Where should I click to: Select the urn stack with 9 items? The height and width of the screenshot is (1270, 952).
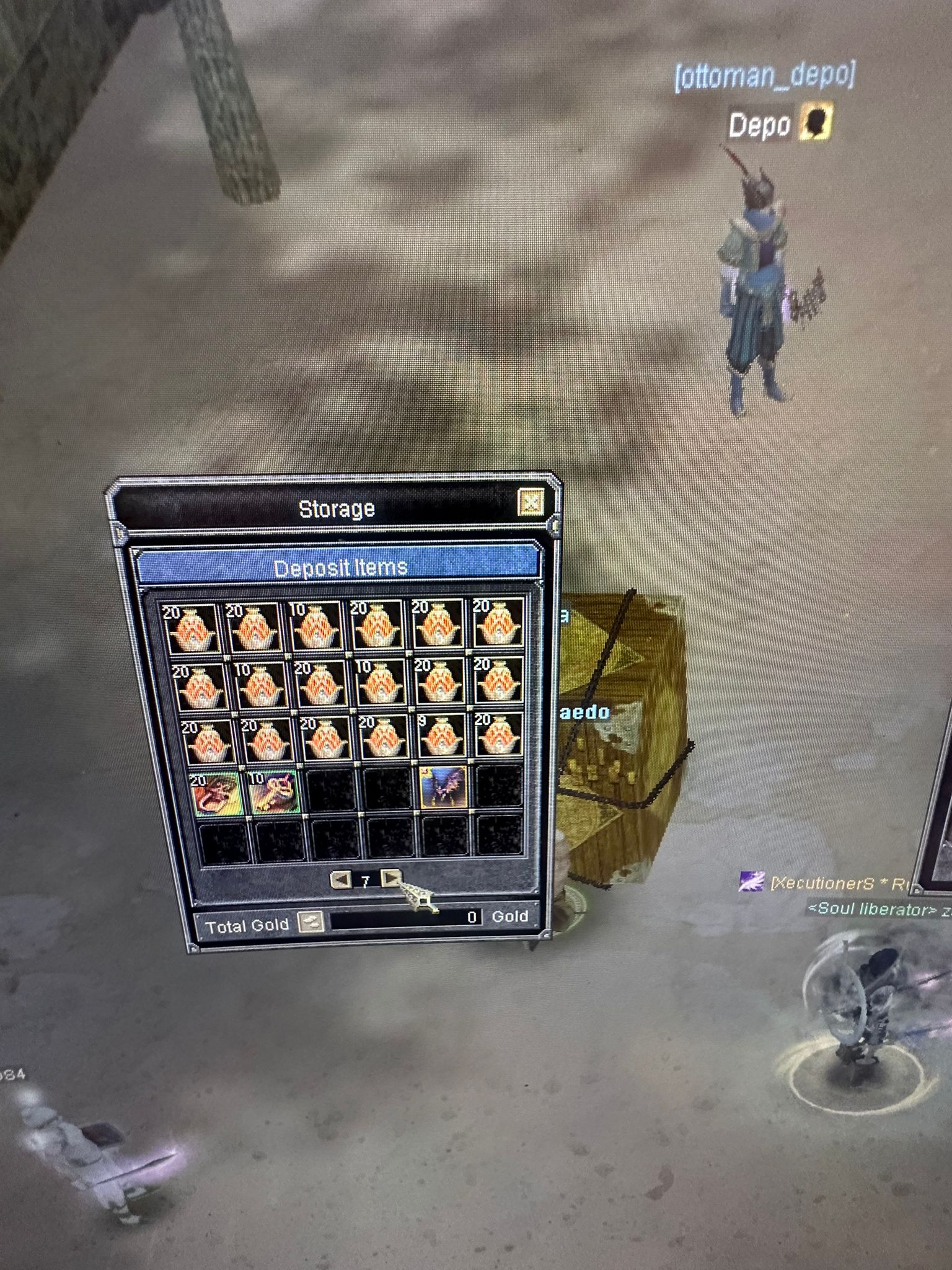442,737
